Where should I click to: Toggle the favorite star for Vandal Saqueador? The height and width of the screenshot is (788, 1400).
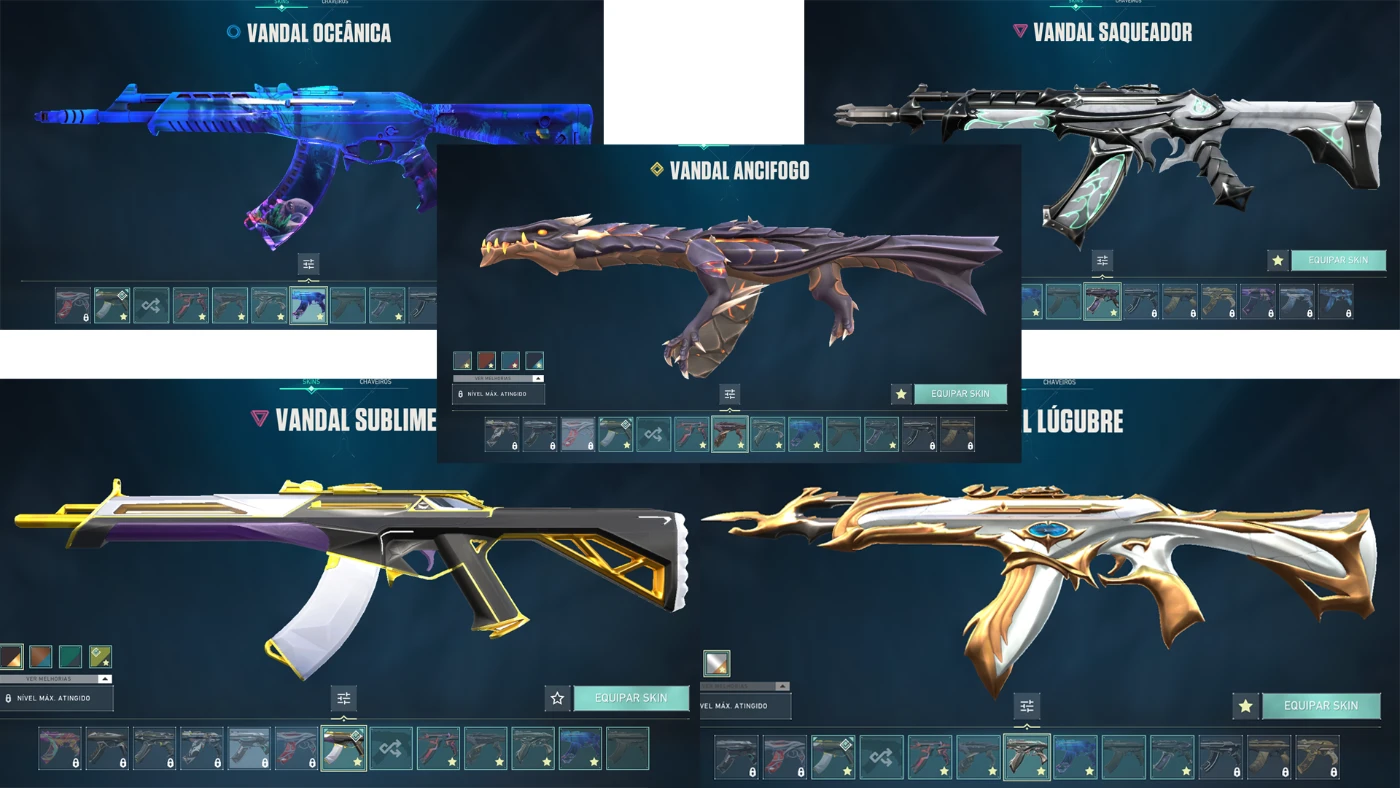pyautogui.click(x=1276, y=260)
